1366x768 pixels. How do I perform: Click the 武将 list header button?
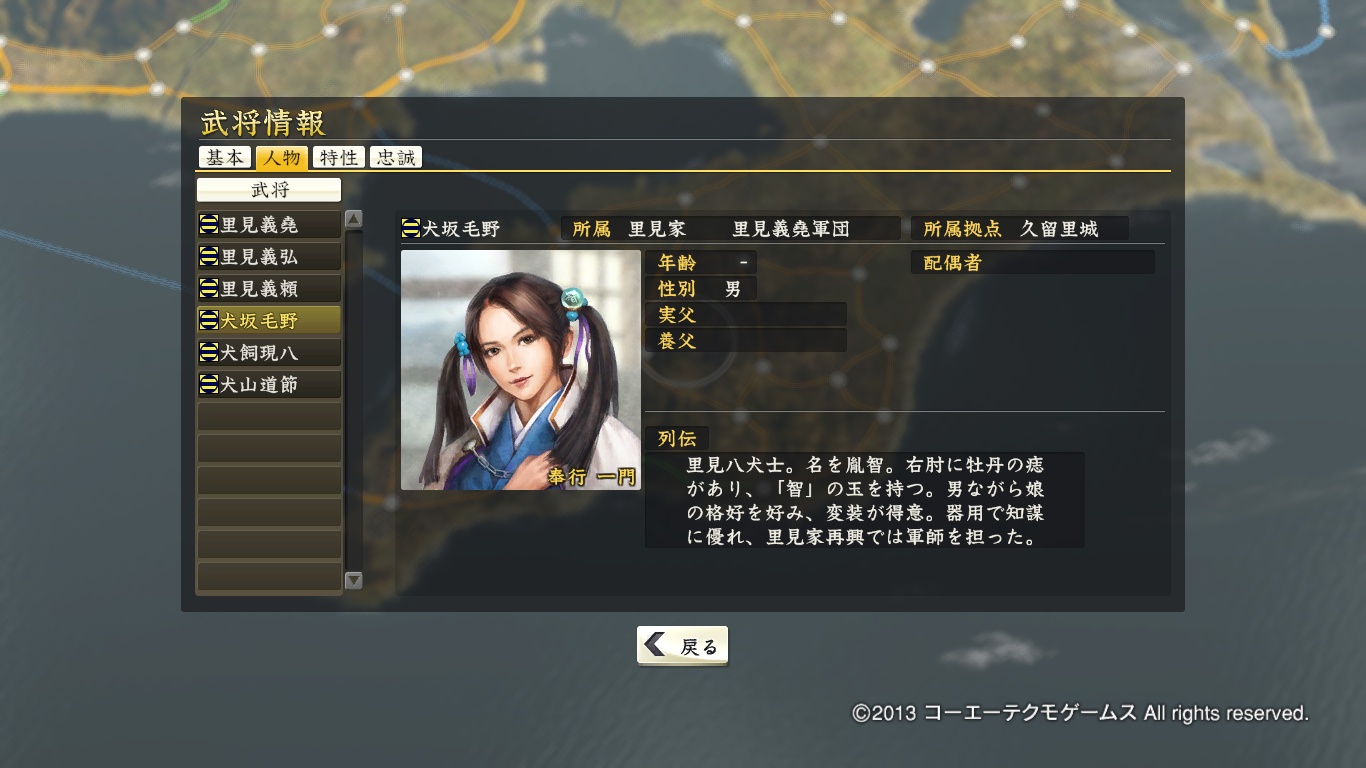click(x=269, y=190)
